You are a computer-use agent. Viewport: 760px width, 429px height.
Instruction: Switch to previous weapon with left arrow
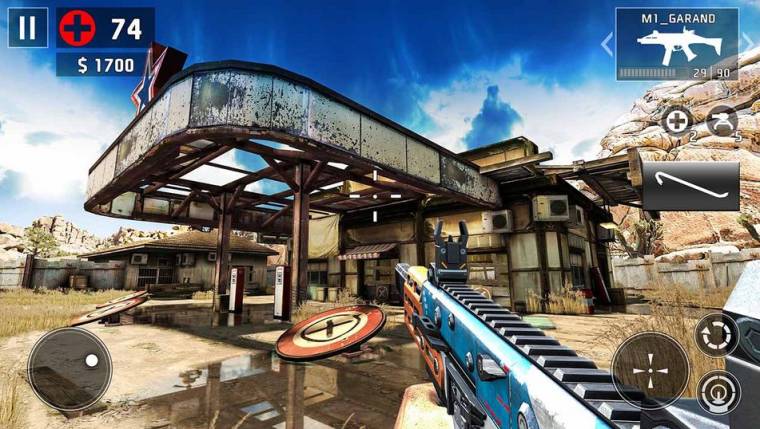(x=605, y=44)
